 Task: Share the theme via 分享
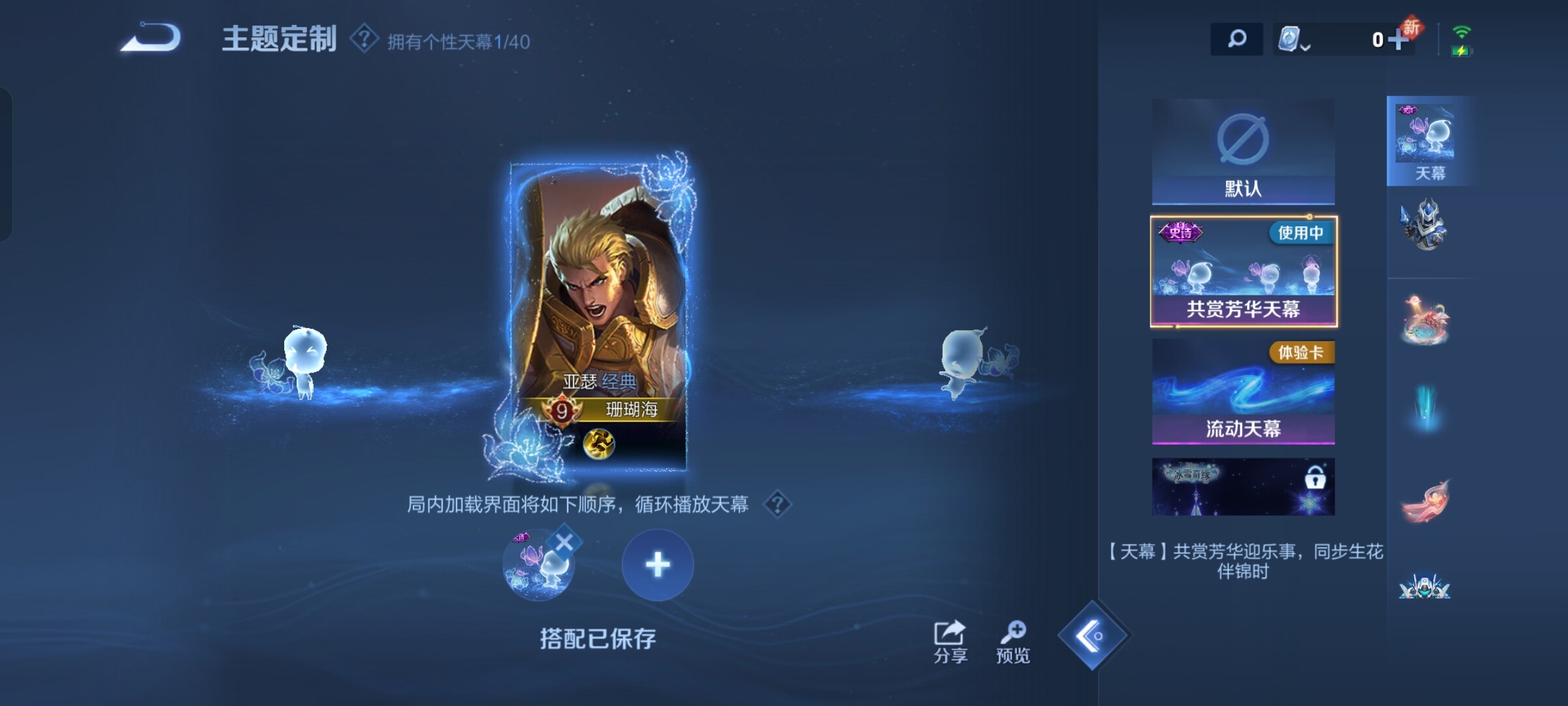click(x=950, y=642)
